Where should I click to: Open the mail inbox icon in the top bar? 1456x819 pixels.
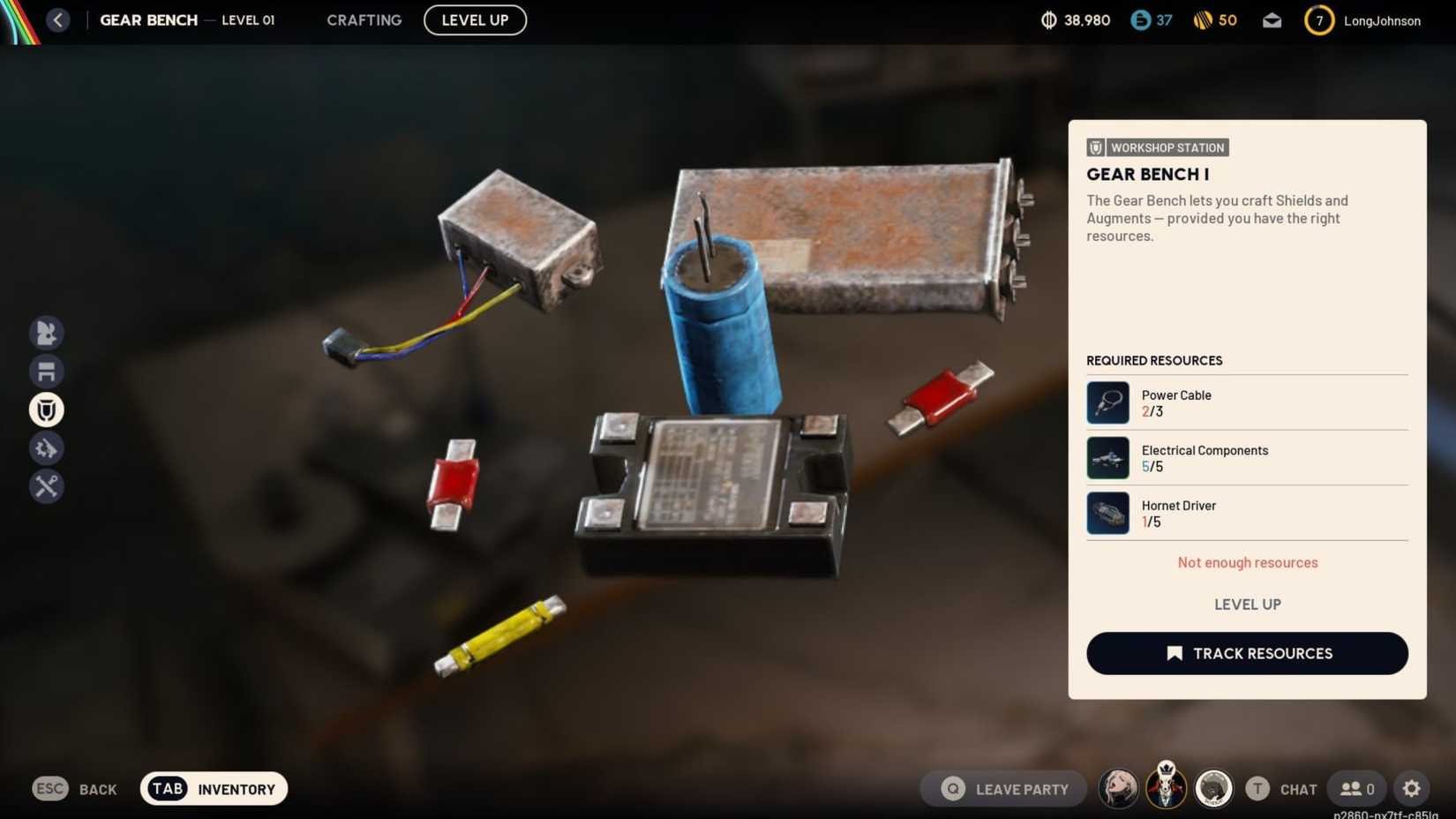click(x=1272, y=19)
